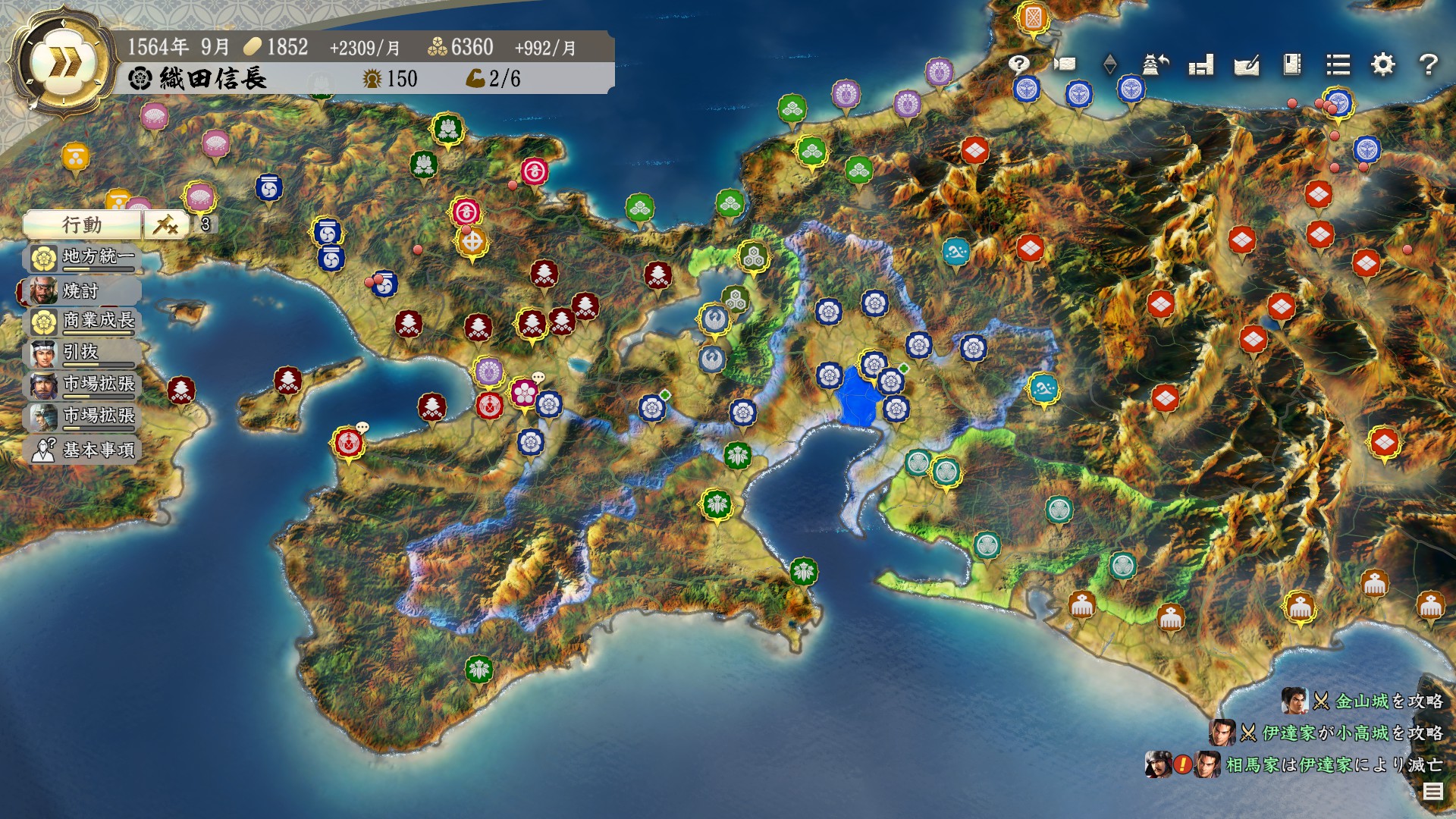Open the map with pen icon
This screenshot has height=819, width=1456.
[x=1247, y=65]
